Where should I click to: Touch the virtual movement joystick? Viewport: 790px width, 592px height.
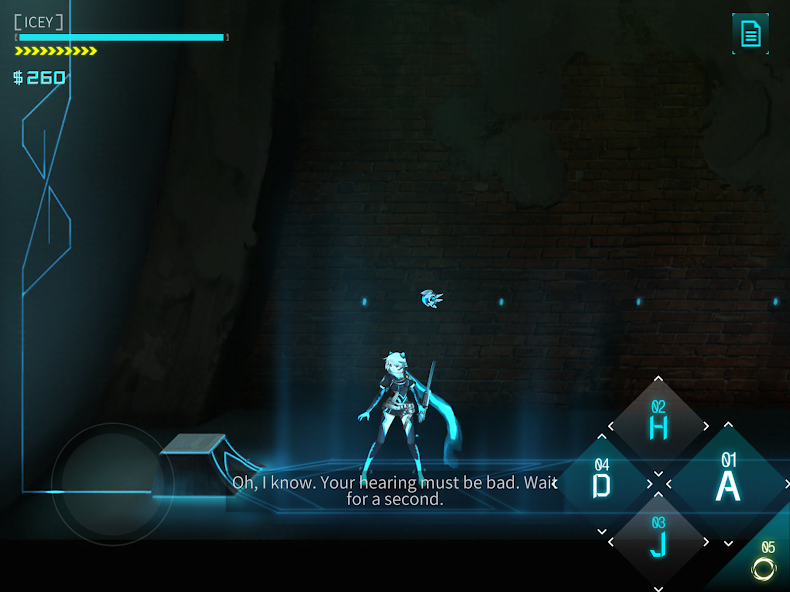click(112, 484)
